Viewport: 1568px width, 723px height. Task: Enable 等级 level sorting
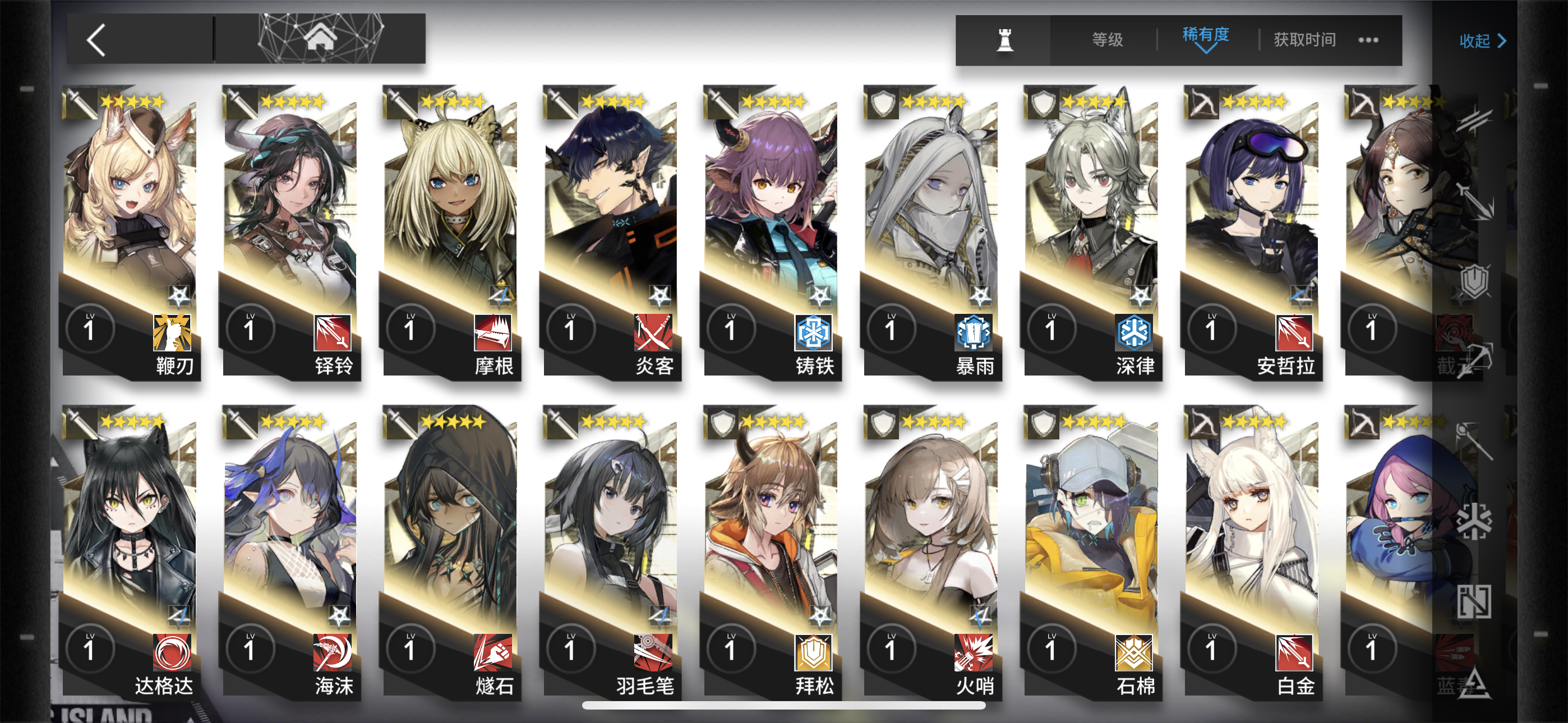(1106, 40)
